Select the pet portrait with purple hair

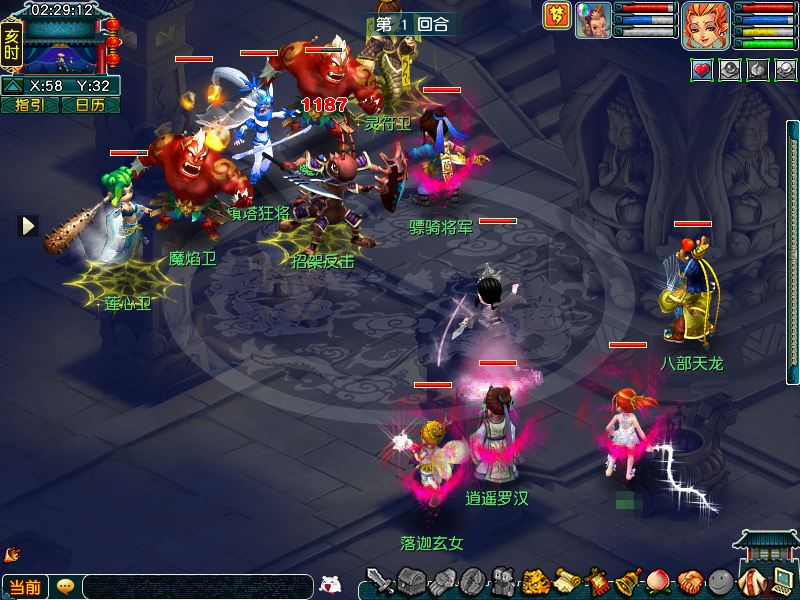593,20
